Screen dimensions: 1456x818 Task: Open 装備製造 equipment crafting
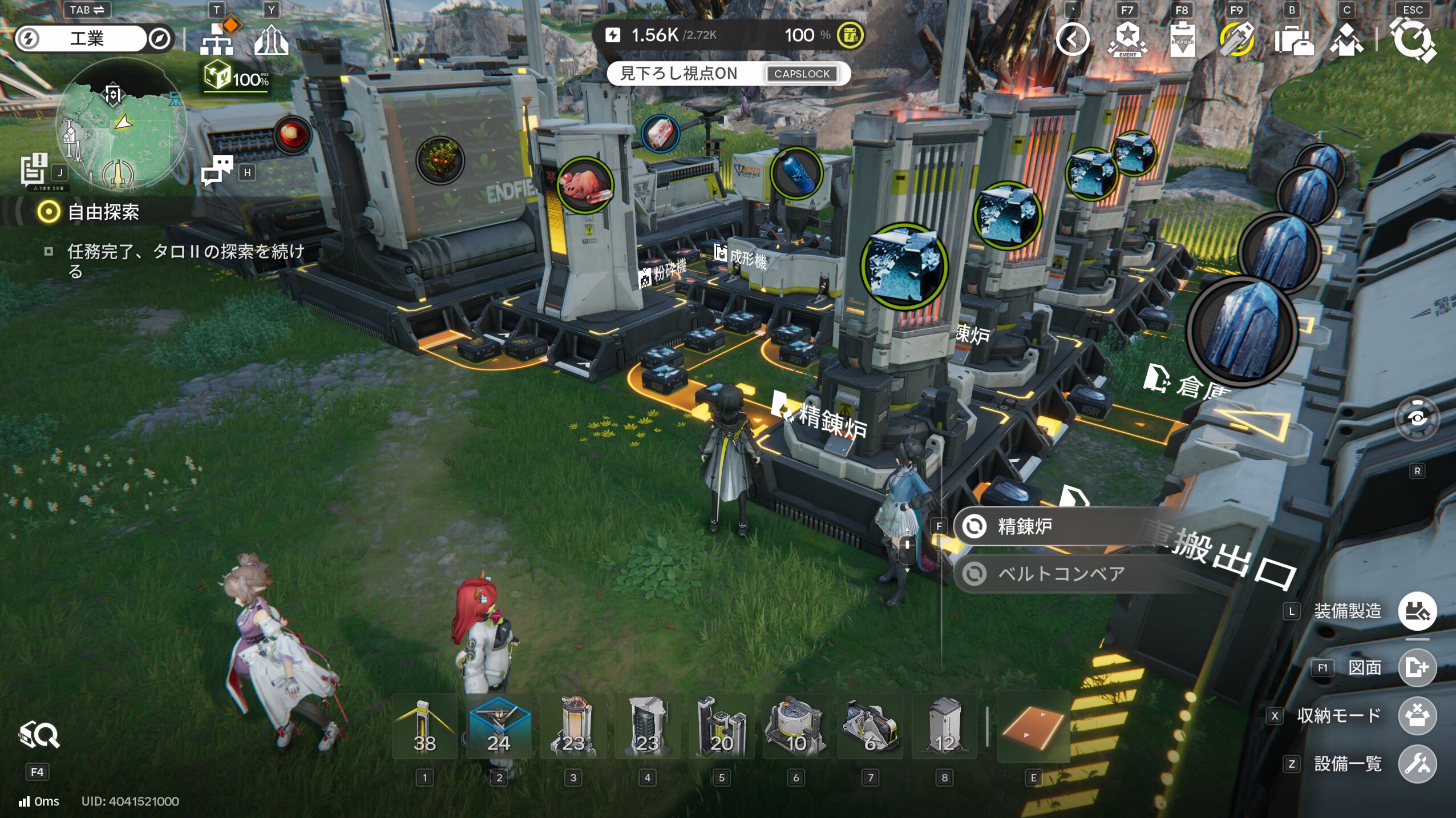pyautogui.click(x=1416, y=611)
